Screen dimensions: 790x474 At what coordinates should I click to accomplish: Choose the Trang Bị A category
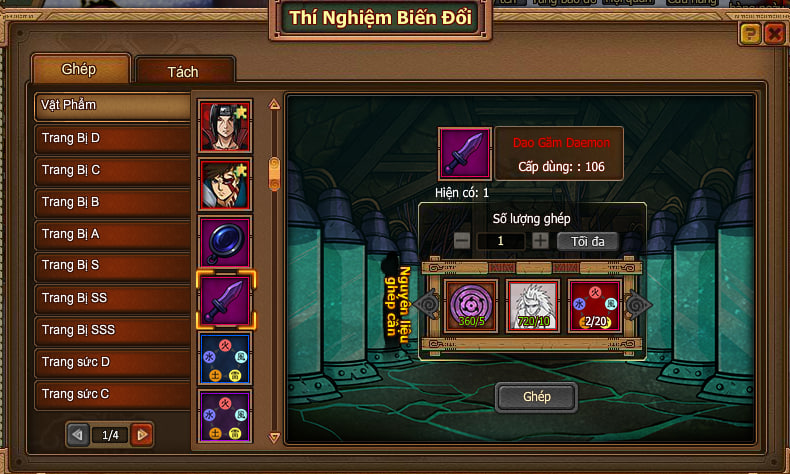pos(112,234)
